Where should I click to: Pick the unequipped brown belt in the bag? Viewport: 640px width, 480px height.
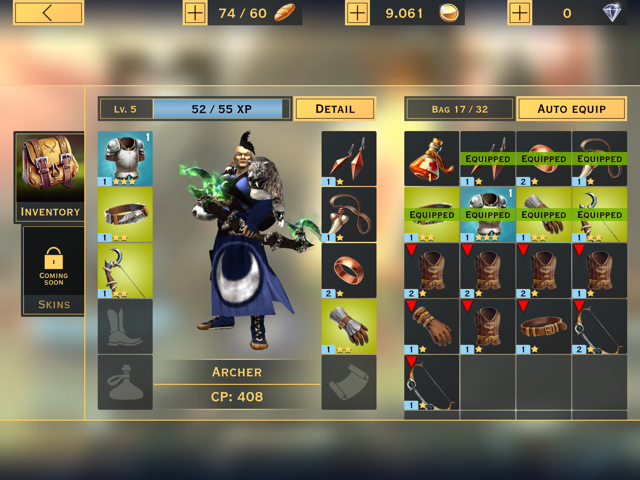543,326
